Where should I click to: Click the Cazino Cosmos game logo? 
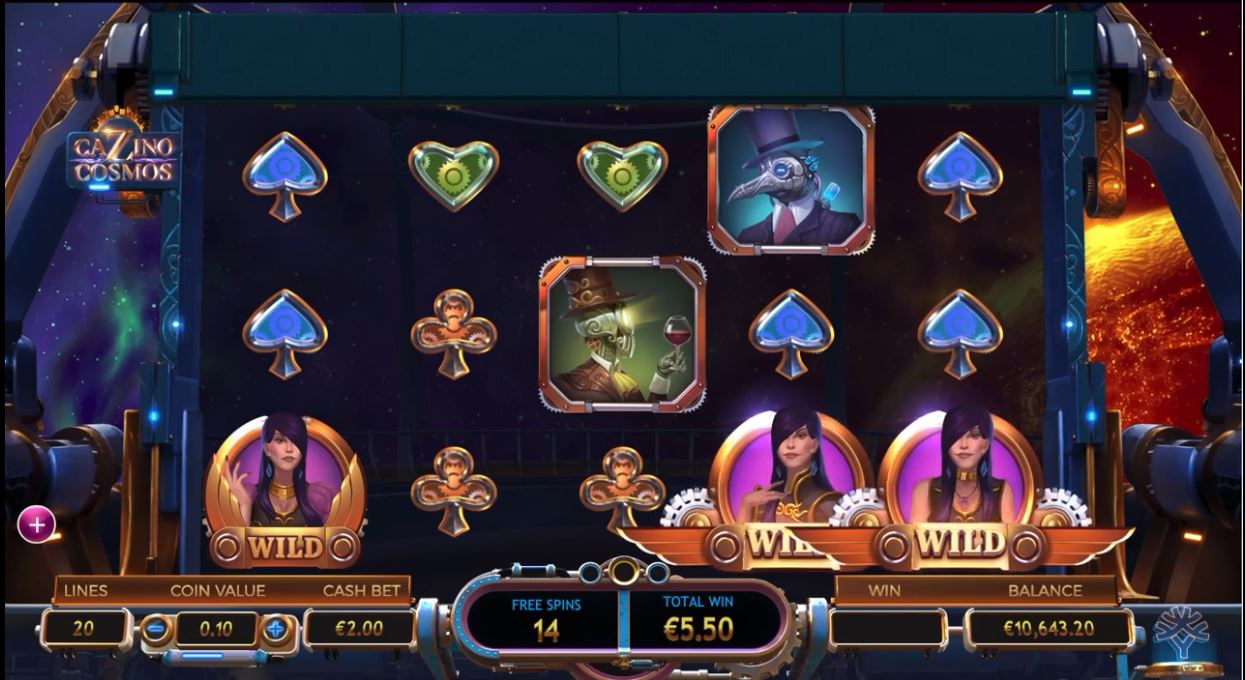click(122, 159)
